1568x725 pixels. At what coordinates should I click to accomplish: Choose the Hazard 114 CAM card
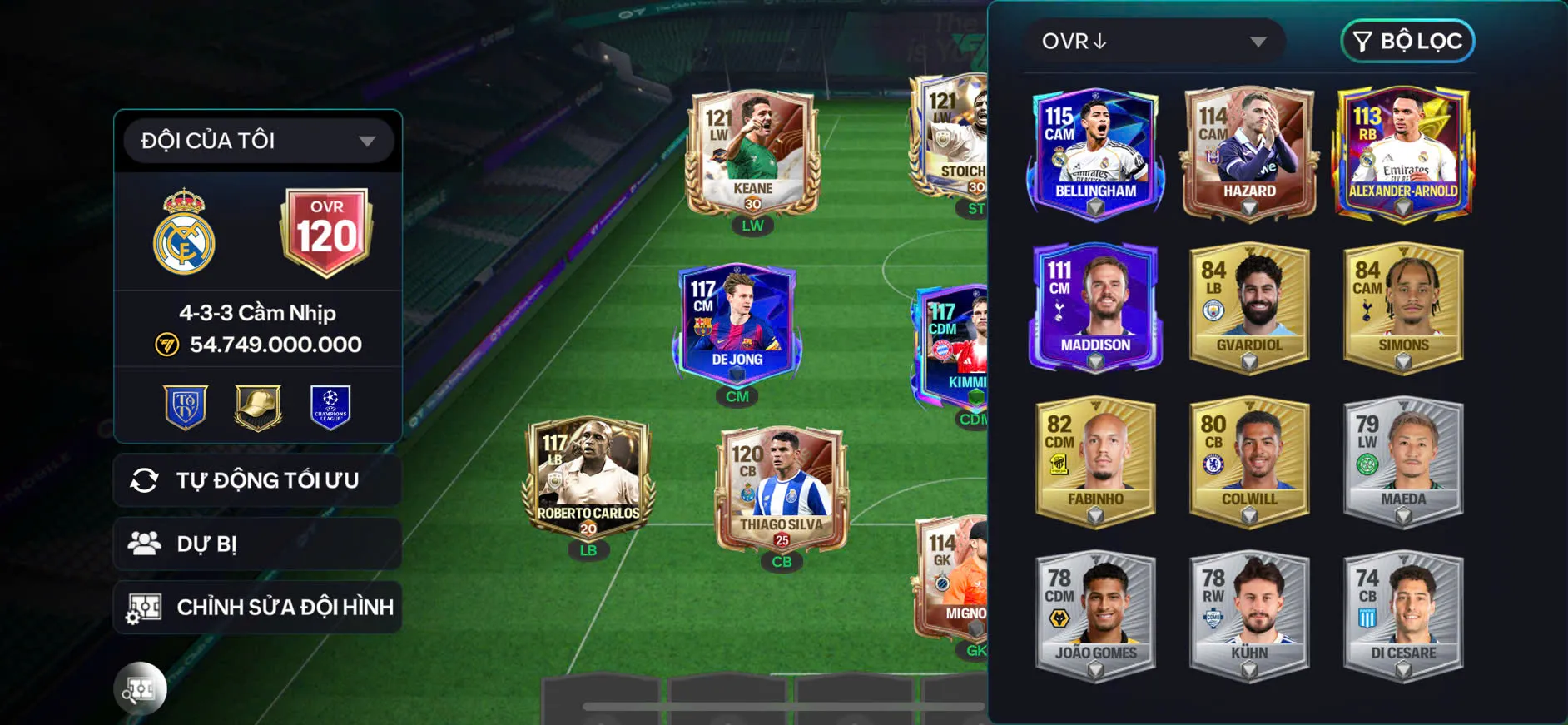[1249, 153]
